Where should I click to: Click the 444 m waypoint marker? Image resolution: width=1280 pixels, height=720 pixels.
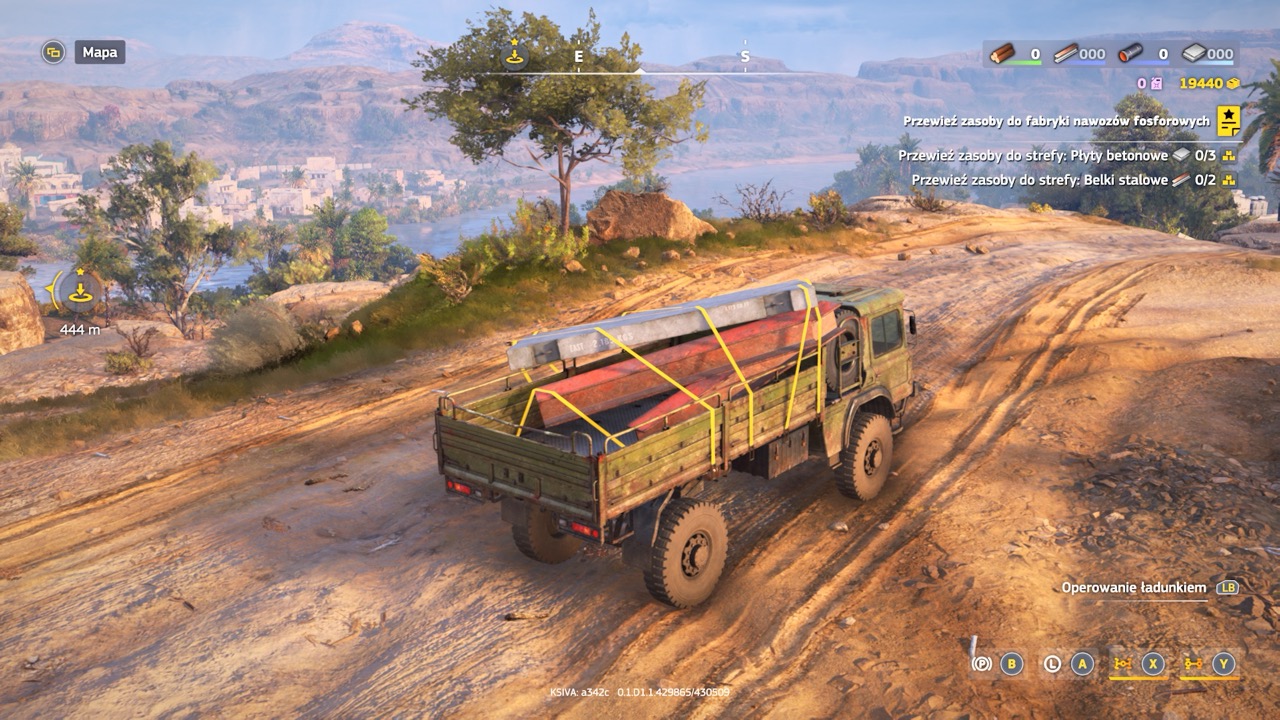(79, 291)
